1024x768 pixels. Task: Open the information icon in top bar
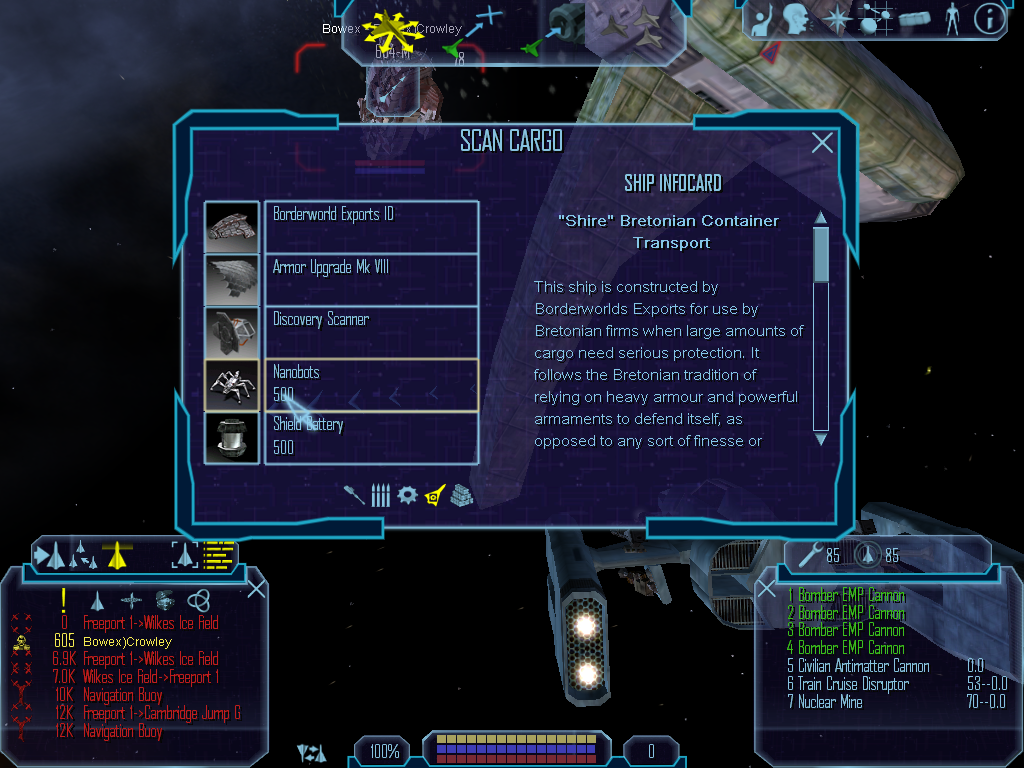pos(988,19)
